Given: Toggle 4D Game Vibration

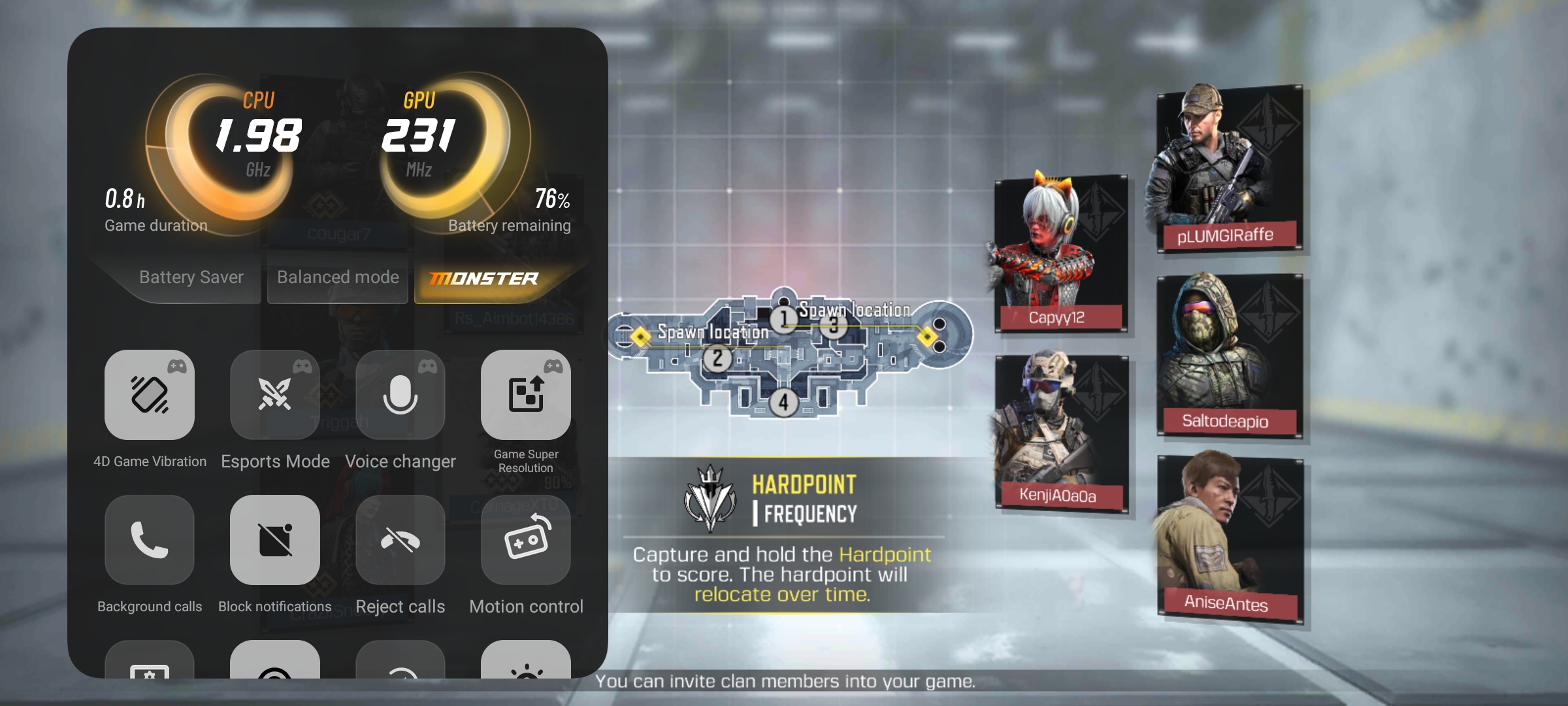Looking at the screenshot, I should coord(150,395).
